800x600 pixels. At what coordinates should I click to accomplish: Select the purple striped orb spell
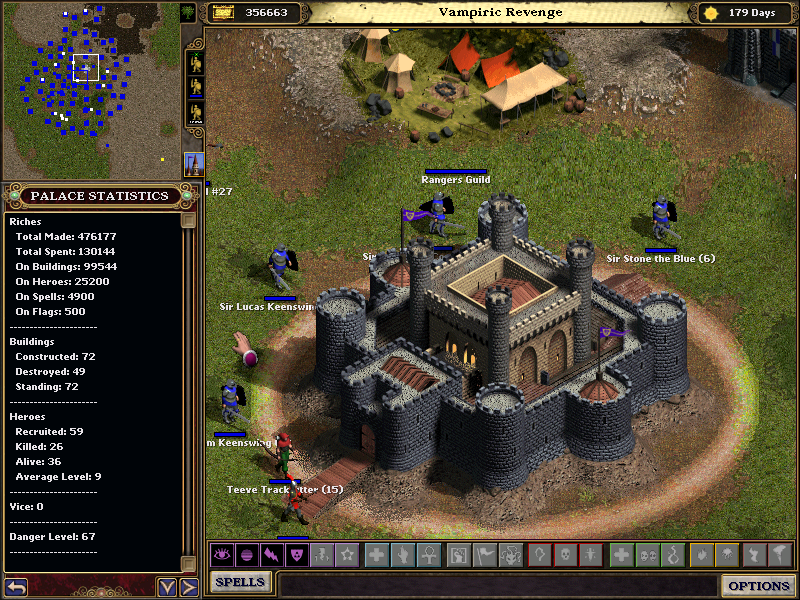coord(247,555)
